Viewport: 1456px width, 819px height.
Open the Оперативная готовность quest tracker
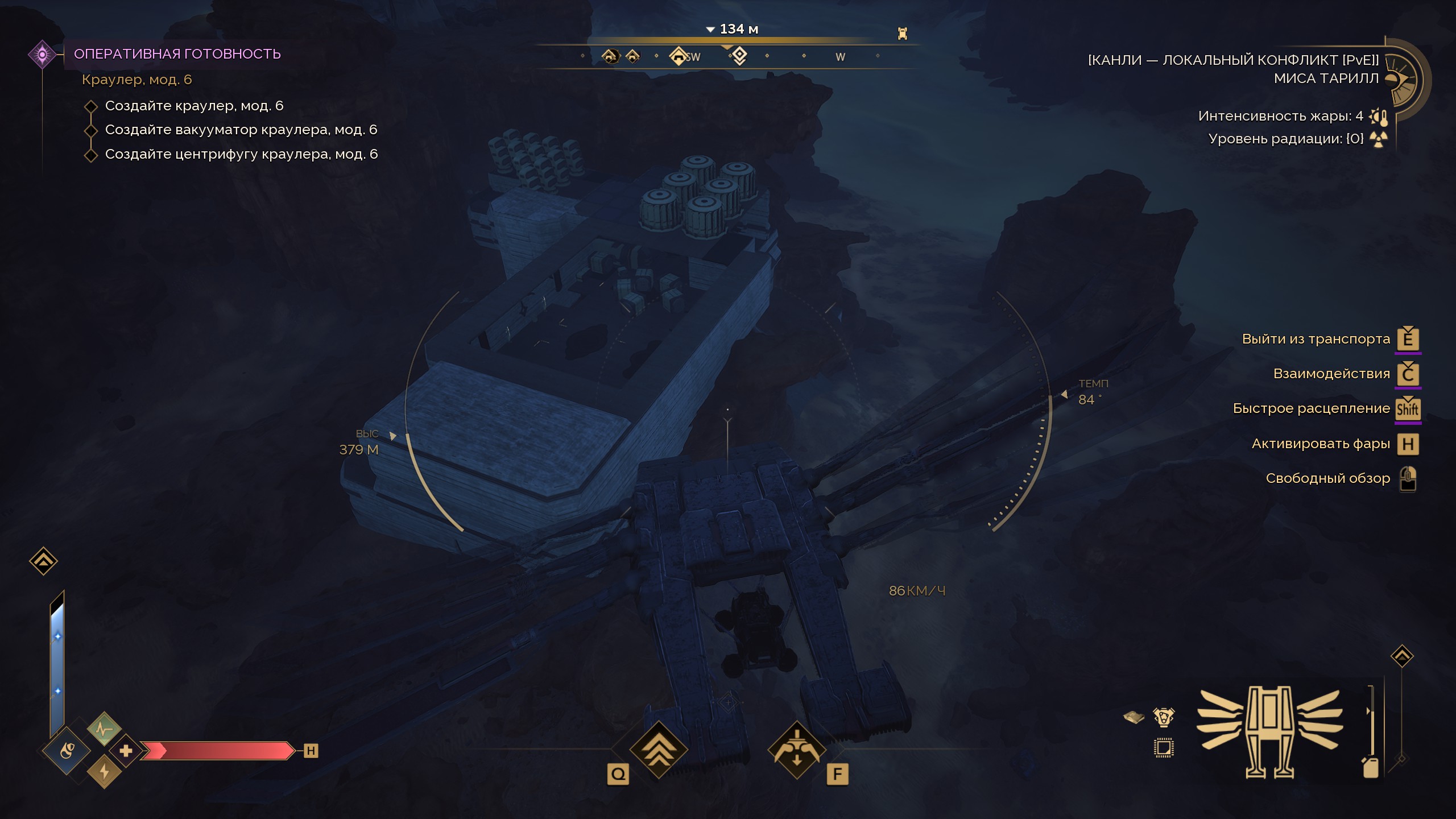point(177,54)
